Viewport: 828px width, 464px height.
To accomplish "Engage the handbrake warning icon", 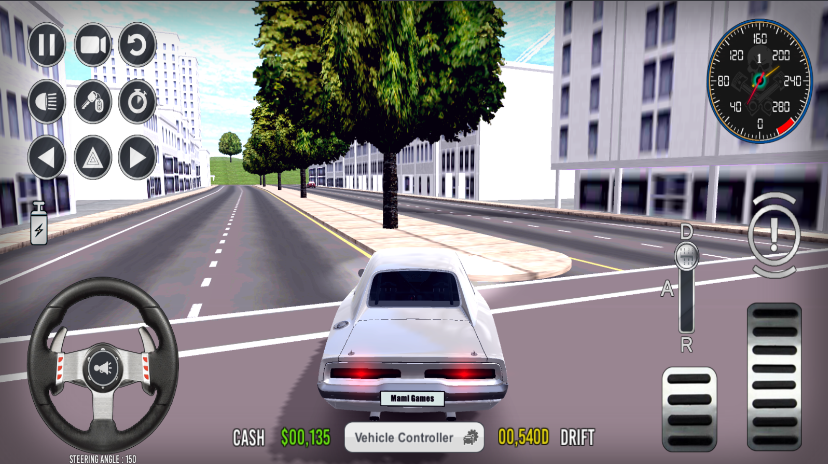I will click(x=775, y=238).
